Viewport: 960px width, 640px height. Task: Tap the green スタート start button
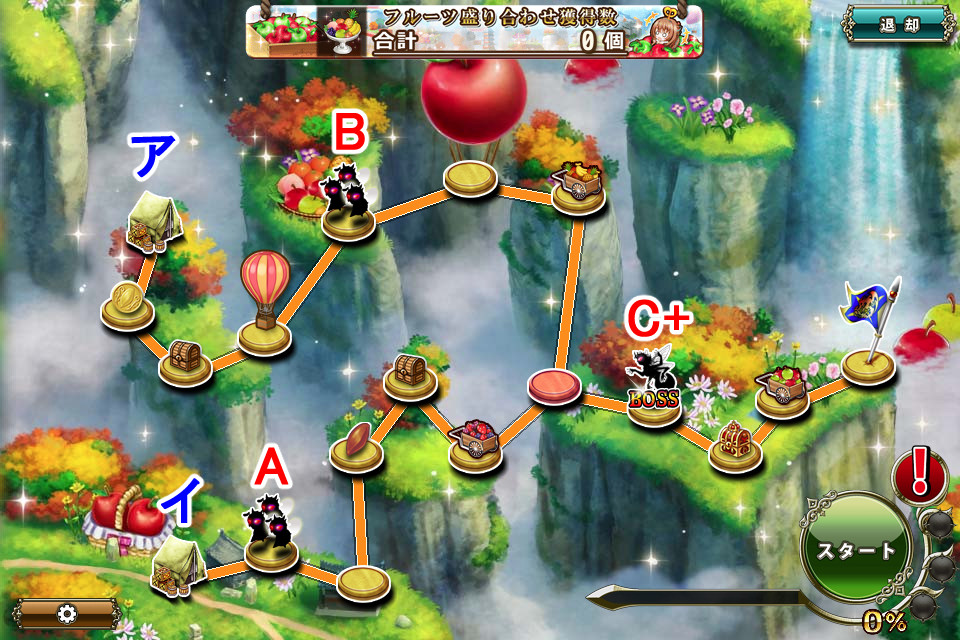point(856,549)
